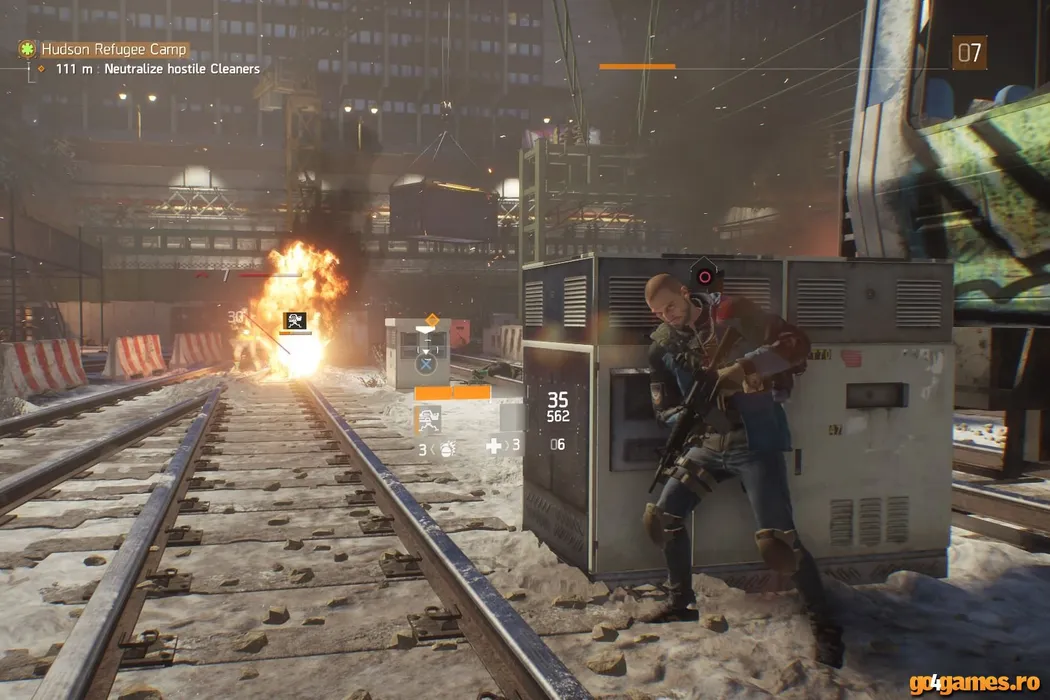The height and width of the screenshot is (700, 1050).
Task: Click the enemy status icon above the fire
Action: (294, 321)
